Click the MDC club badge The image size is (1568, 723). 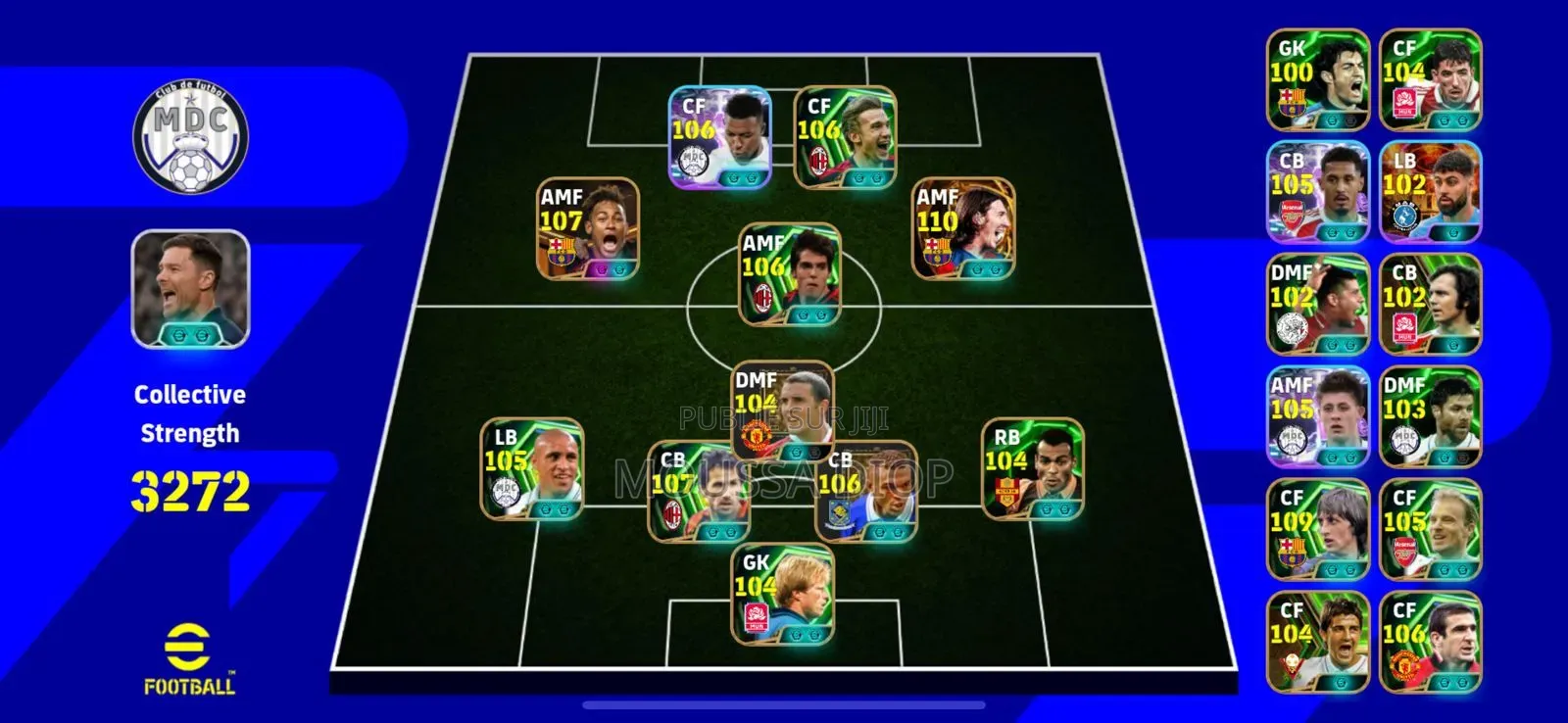click(x=191, y=137)
